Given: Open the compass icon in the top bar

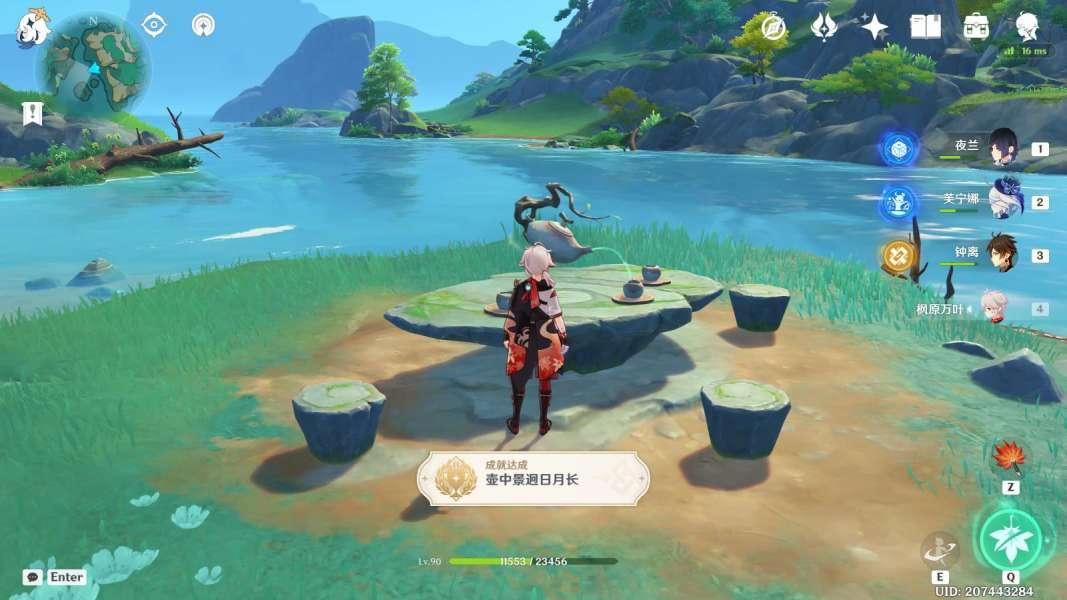Looking at the screenshot, I should click(773, 27).
